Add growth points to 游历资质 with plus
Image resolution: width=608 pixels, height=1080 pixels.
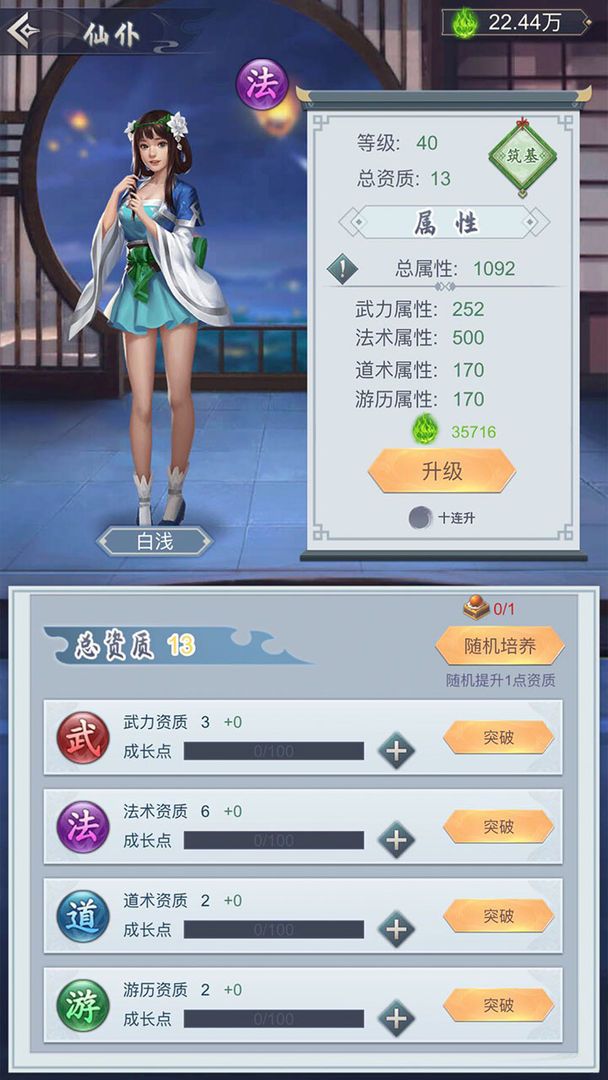coord(396,1018)
